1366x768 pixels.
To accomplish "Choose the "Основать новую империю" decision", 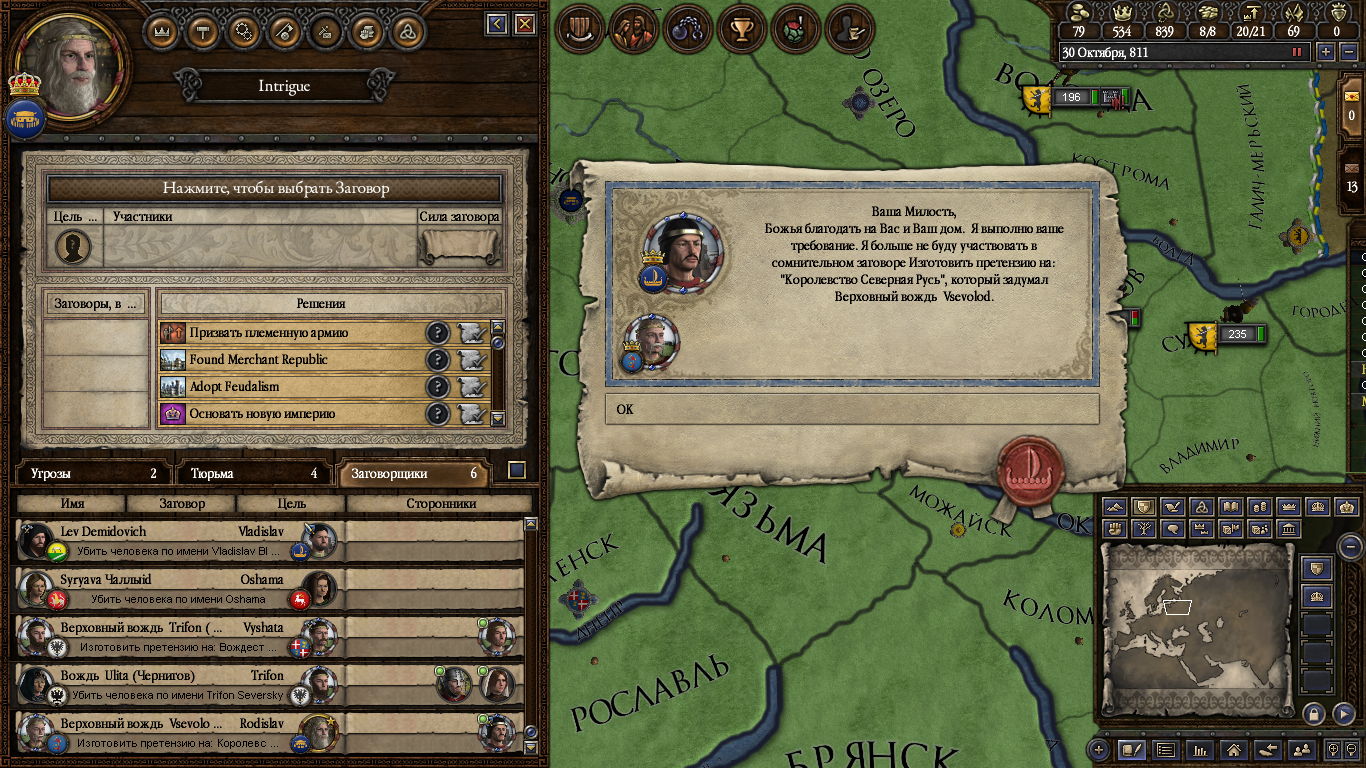I will click(x=290, y=414).
